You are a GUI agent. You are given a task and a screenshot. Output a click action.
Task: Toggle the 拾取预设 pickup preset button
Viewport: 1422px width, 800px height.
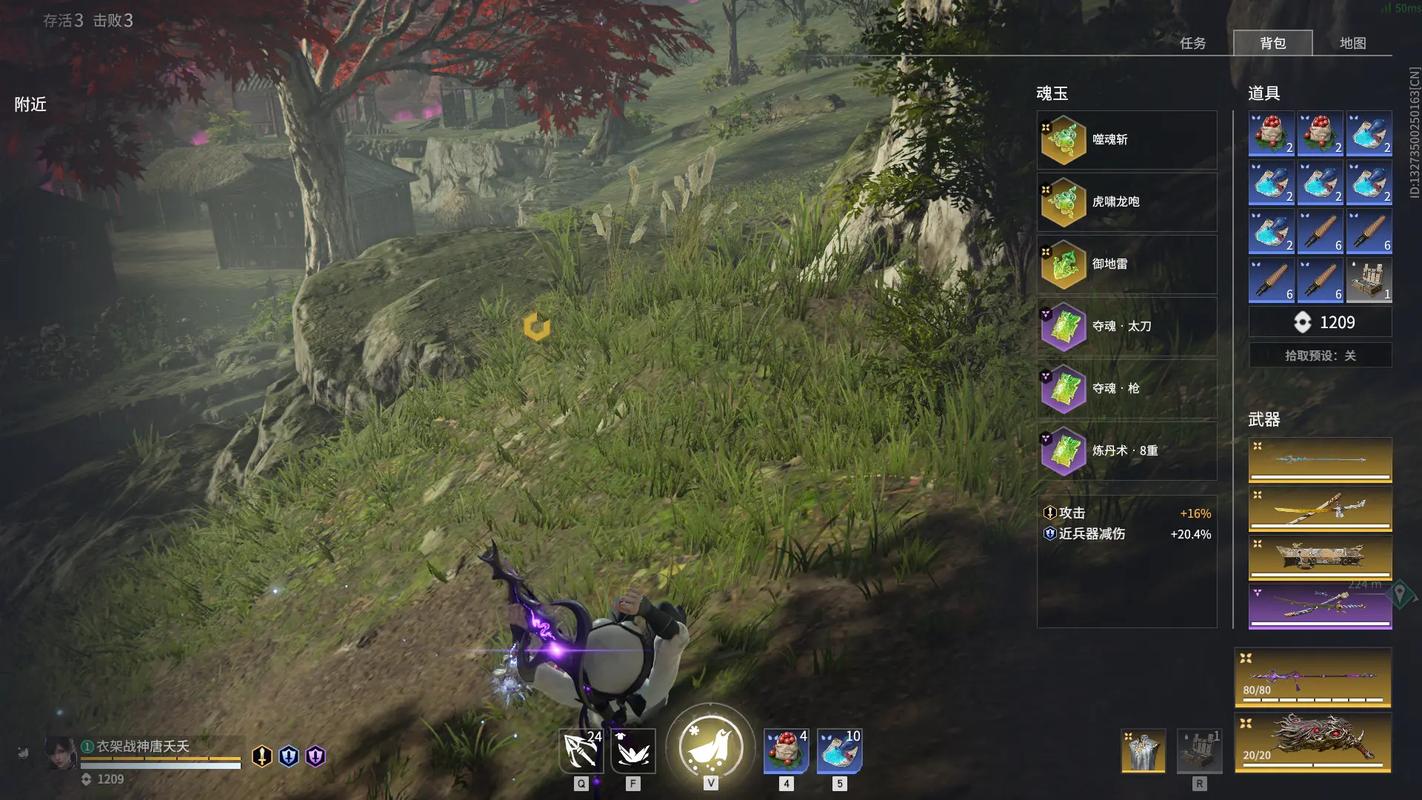[1320, 355]
